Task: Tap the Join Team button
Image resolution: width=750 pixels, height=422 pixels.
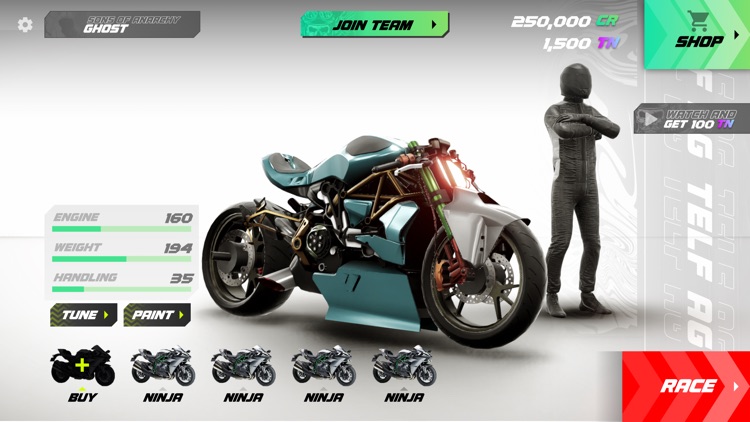Action: pyautogui.click(x=374, y=25)
